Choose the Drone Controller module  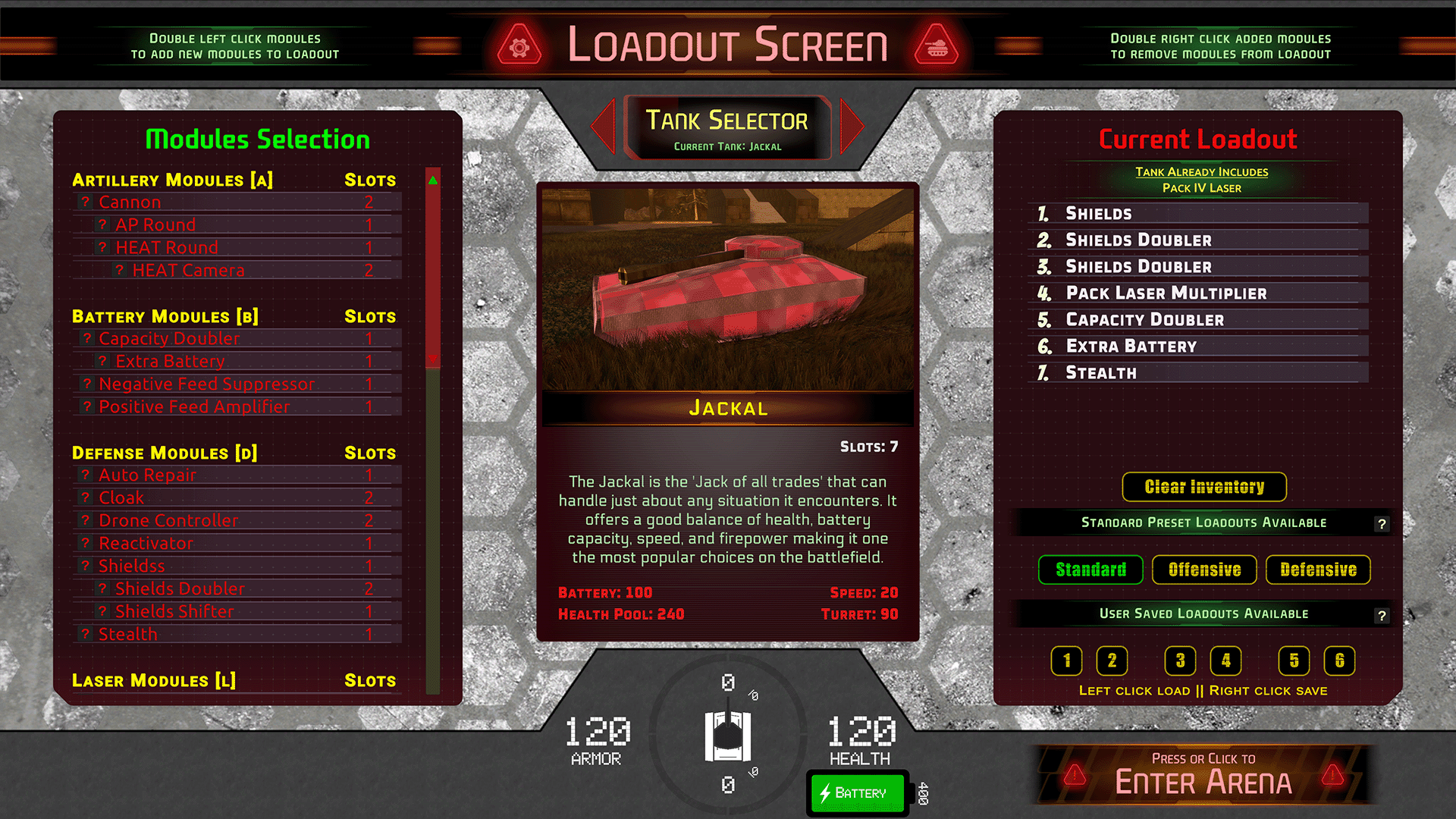pos(168,521)
